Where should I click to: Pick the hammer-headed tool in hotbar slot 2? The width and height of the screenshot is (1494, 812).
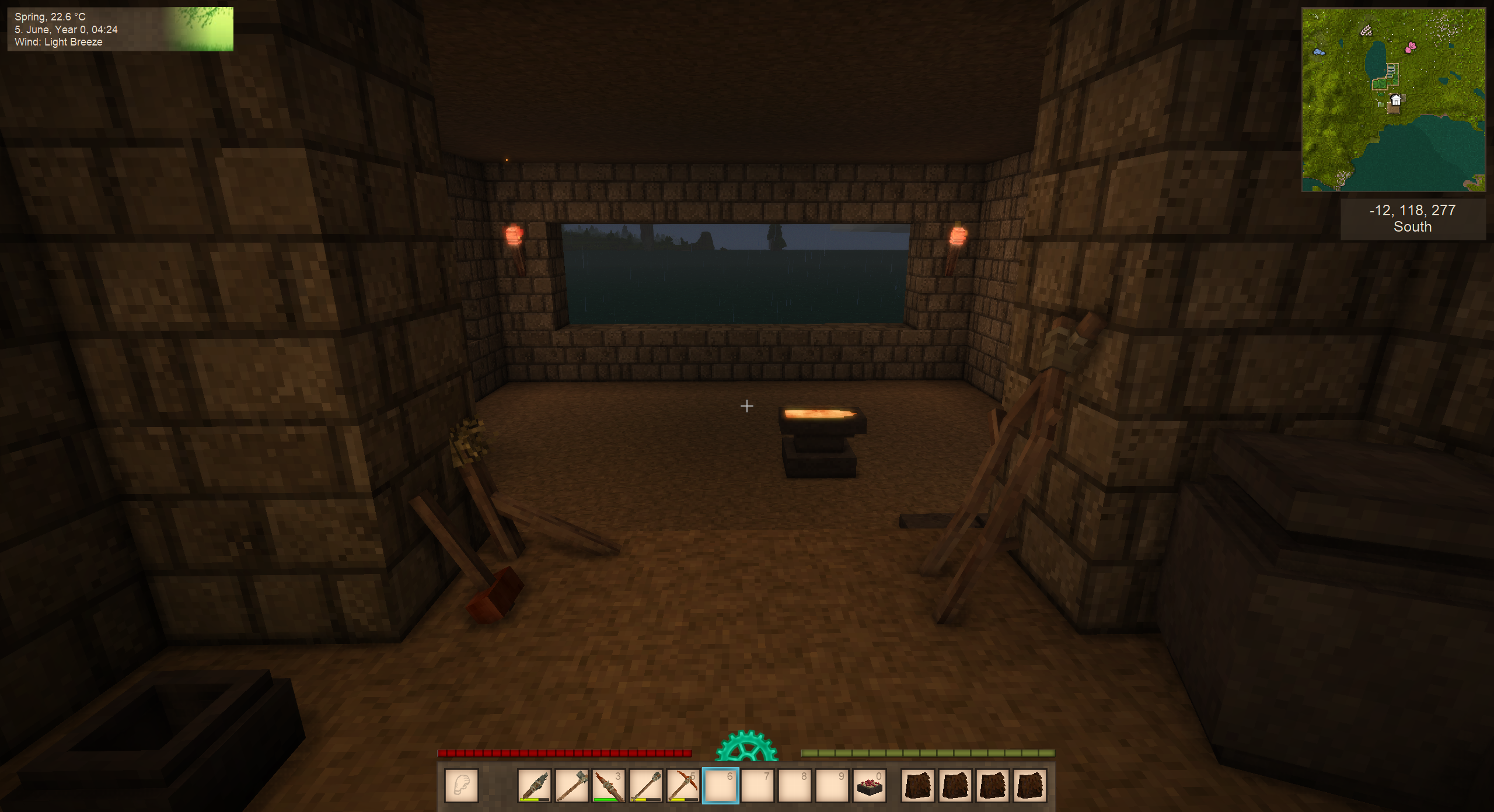tap(571, 786)
